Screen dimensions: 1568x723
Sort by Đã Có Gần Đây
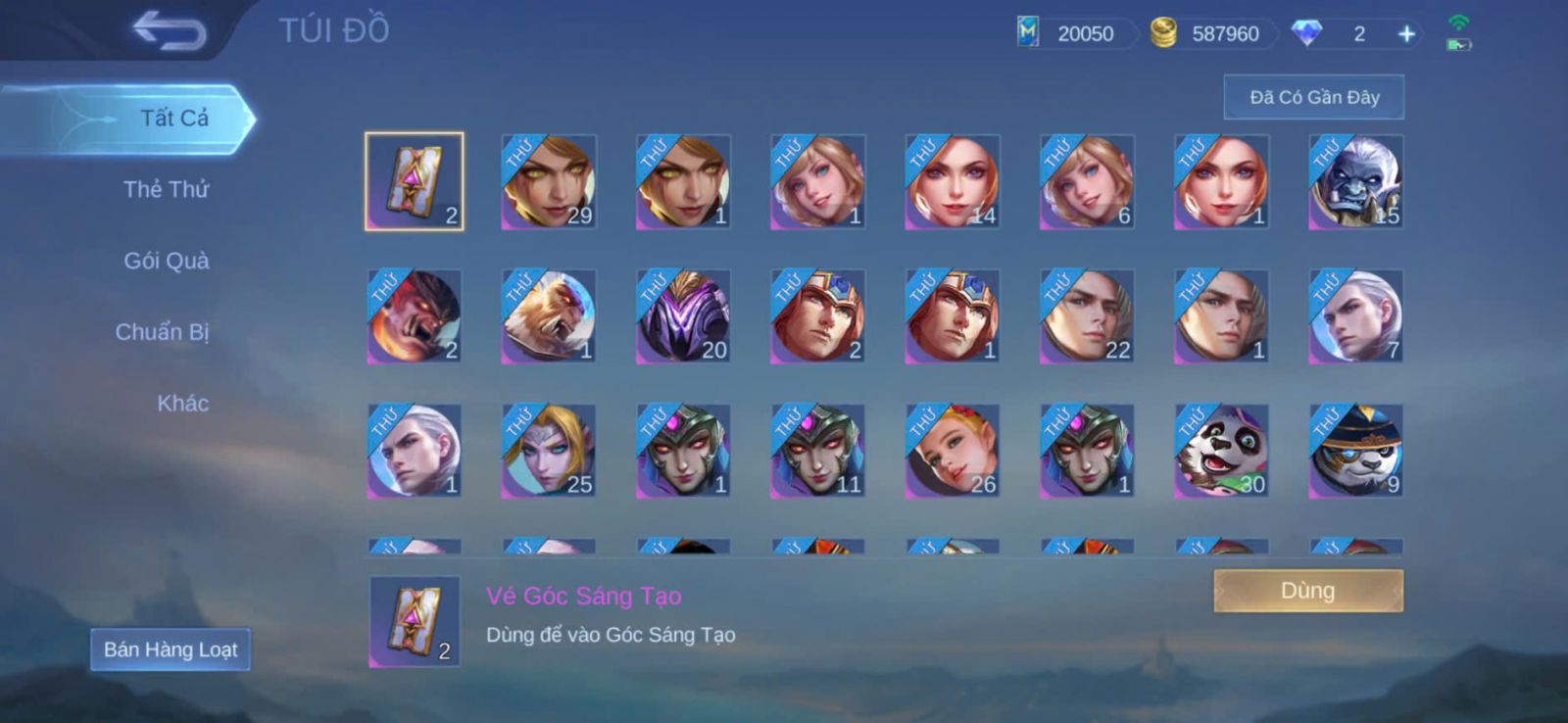[x=1313, y=97]
